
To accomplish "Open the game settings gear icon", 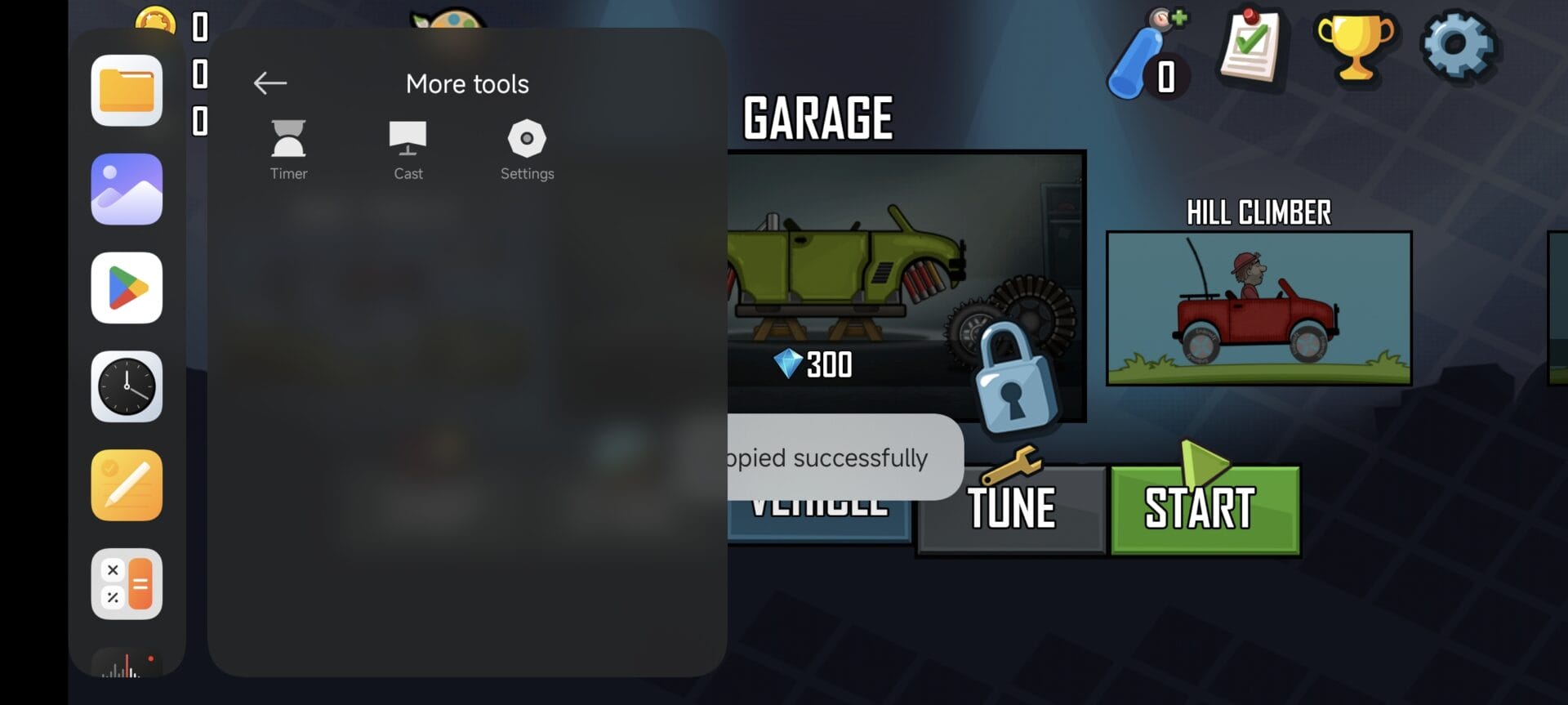I will pyautogui.click(x=1459, y=46).
